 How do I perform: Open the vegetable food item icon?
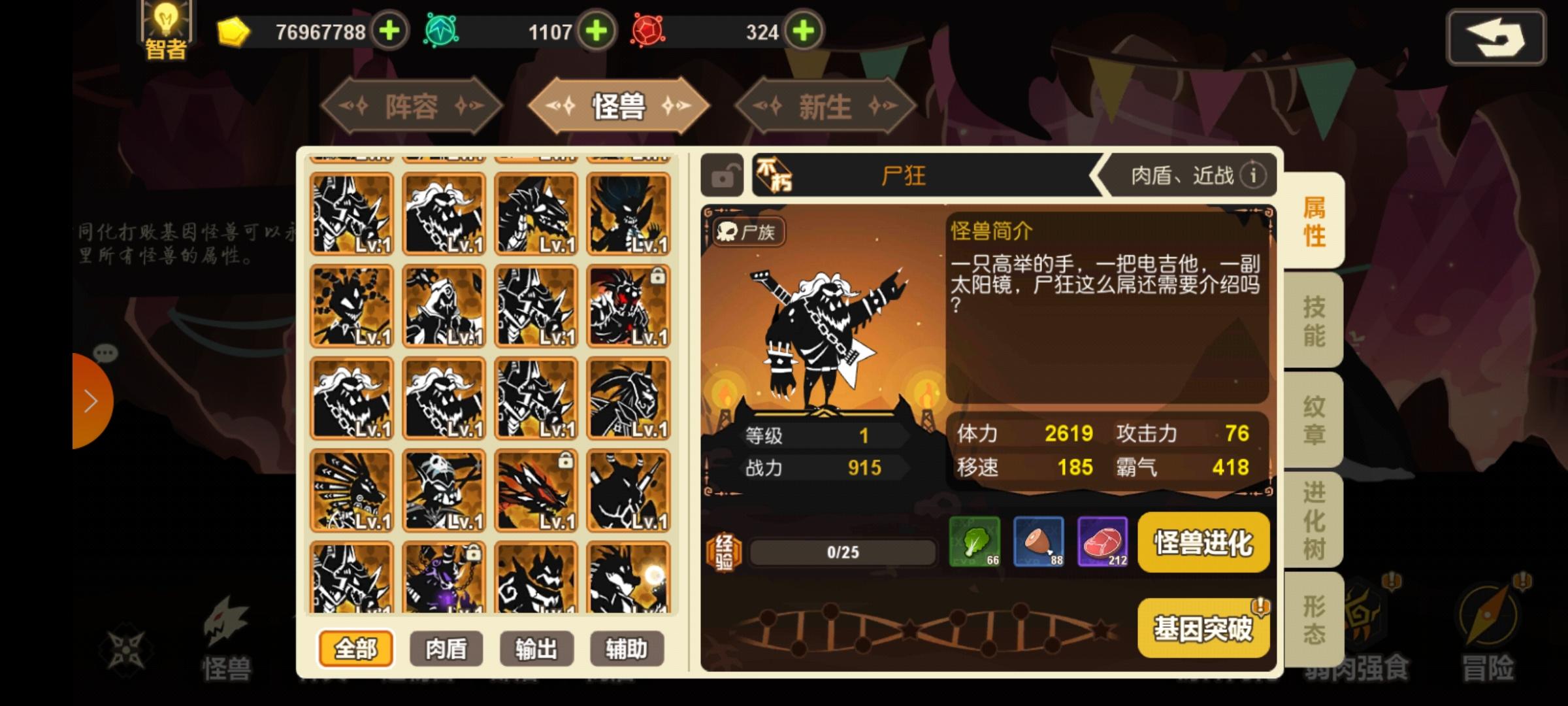[974, 541]
